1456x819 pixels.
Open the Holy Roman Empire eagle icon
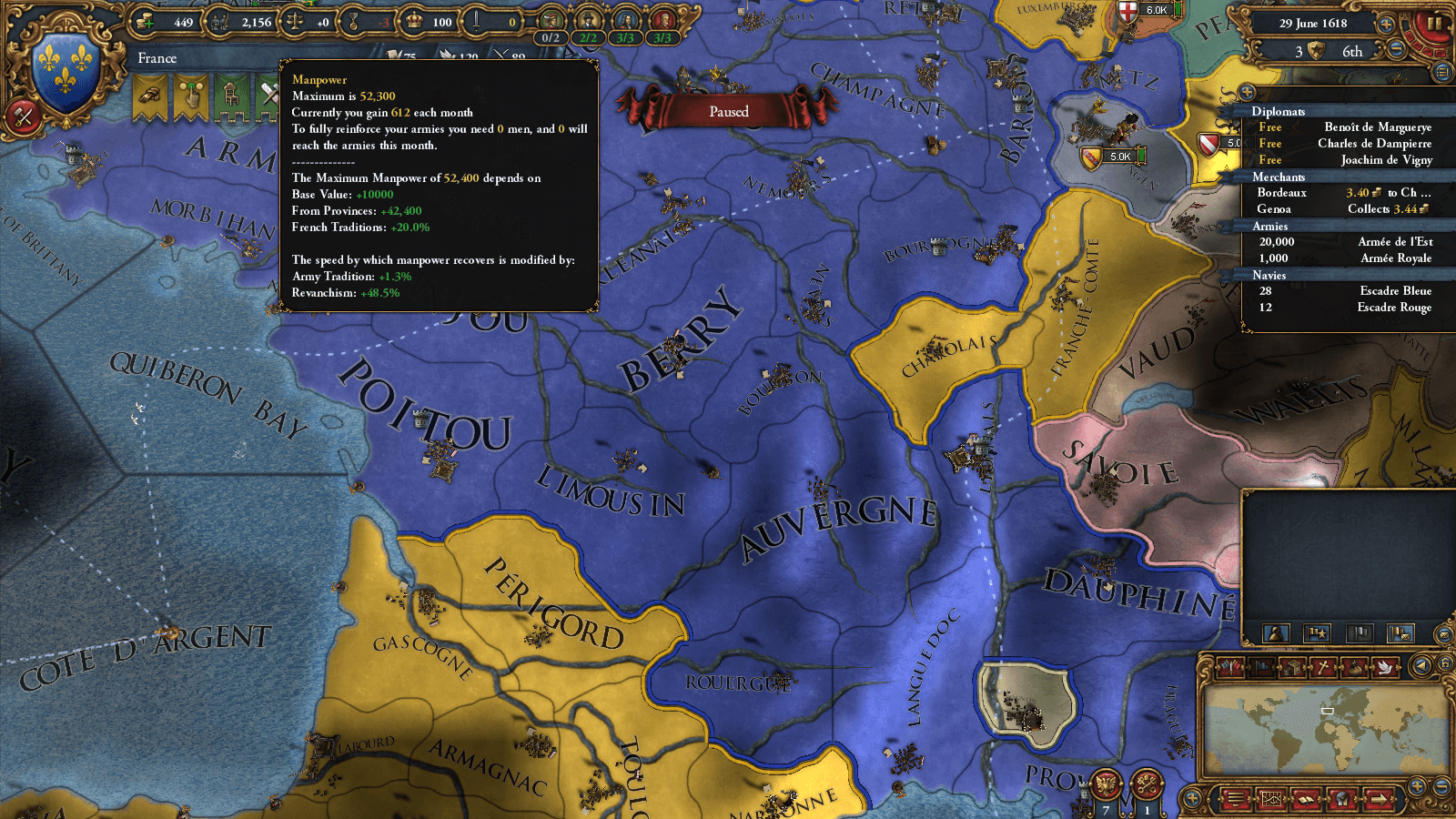1107,784
